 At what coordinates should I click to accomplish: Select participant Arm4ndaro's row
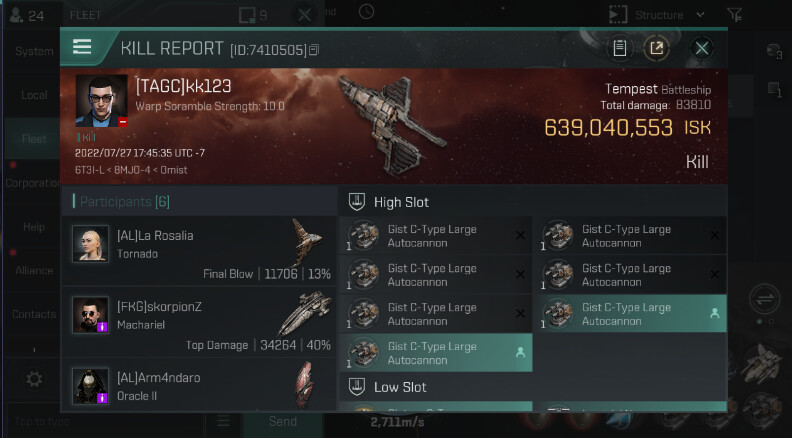198,385
